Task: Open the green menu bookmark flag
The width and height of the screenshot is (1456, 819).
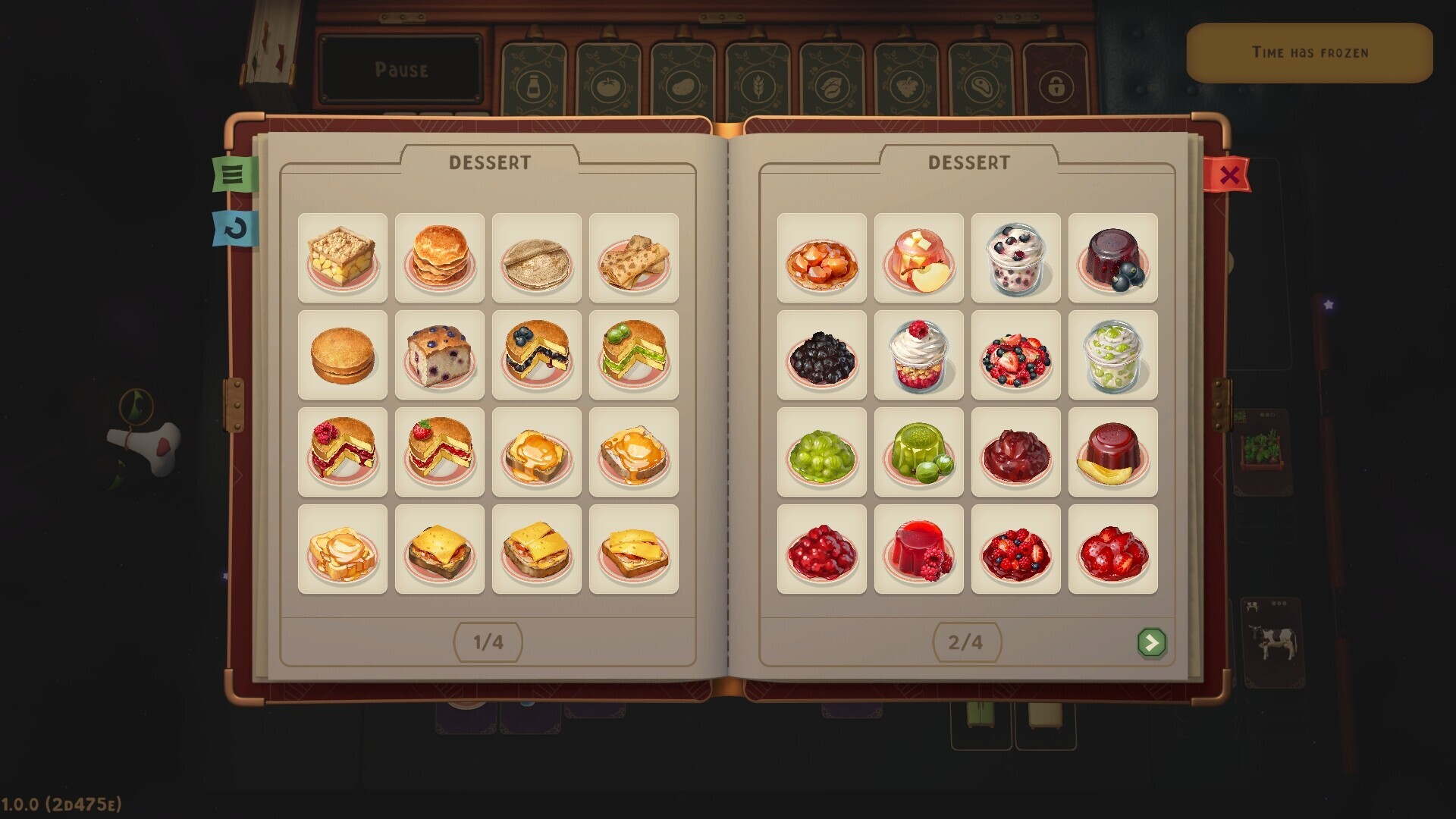Action: pos(233,173)
